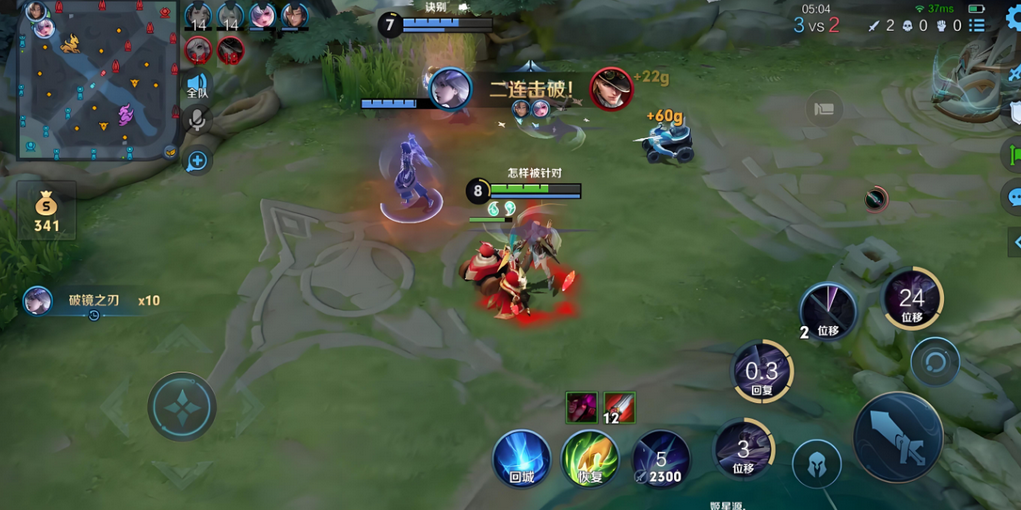Tap the movement joystick pad

tap(182, 406)
